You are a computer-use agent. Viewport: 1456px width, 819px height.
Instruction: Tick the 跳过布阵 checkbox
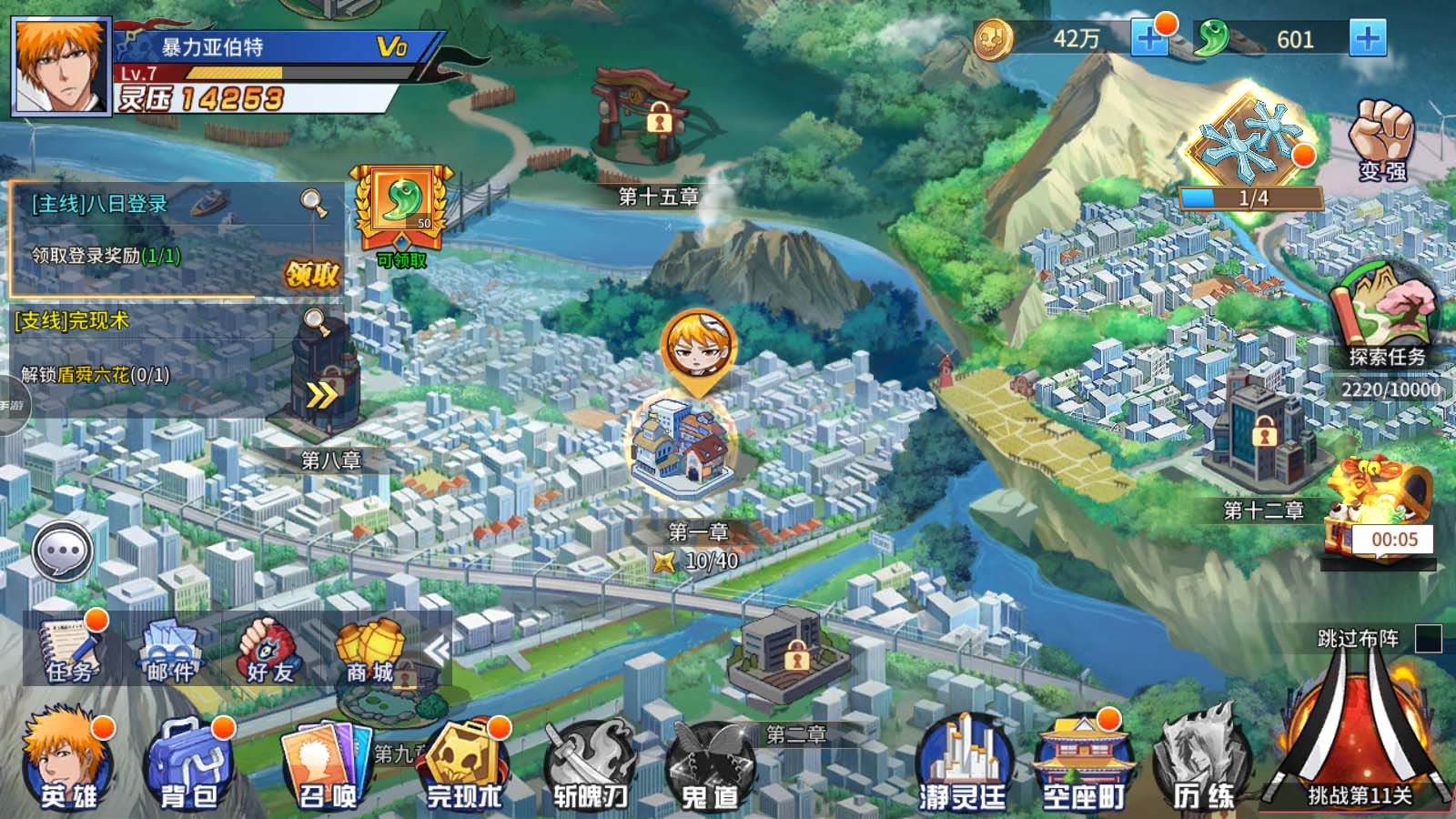click(1428, 639)
